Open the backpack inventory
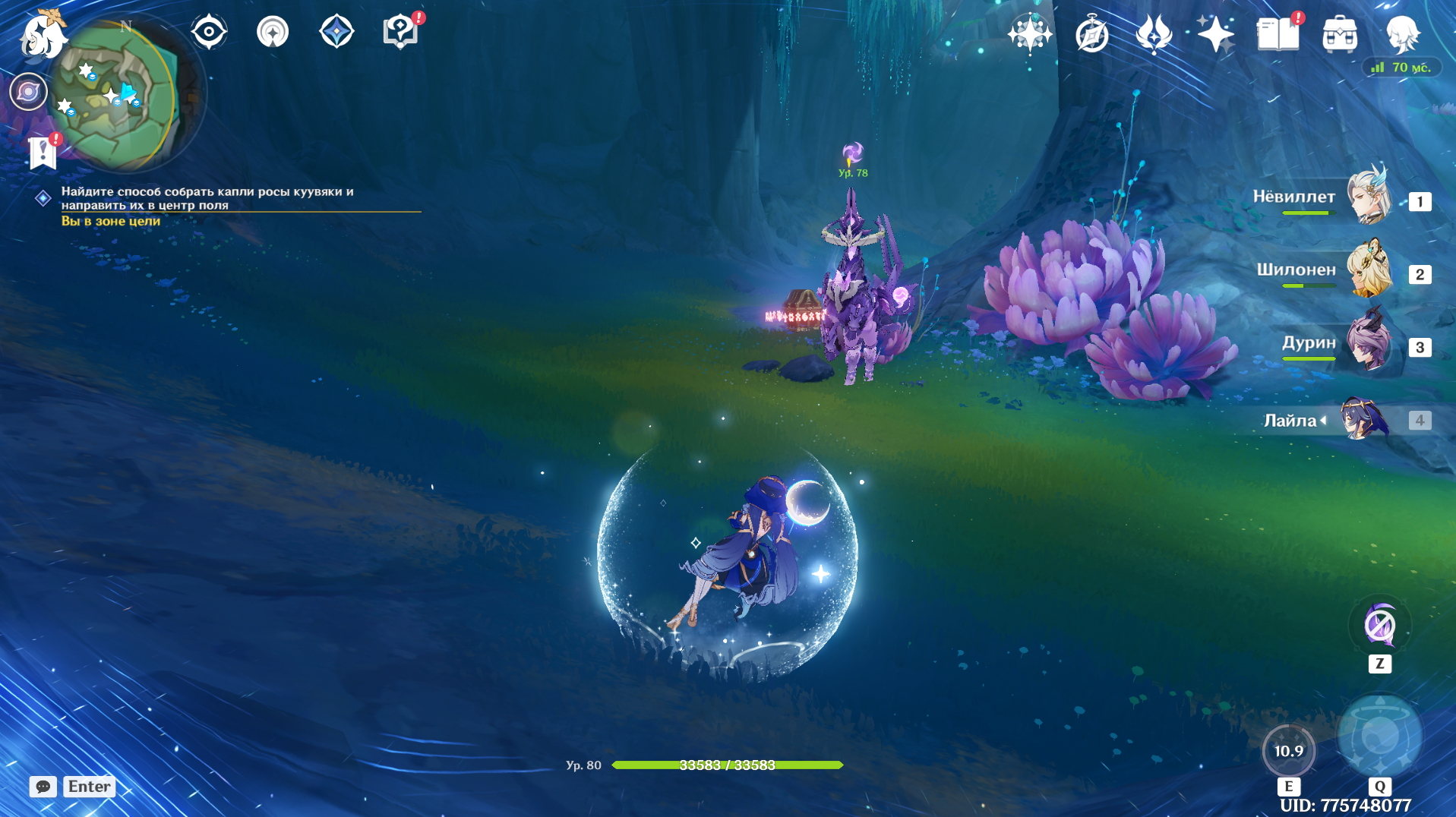Viewport: 1456px width, 817px height. click(1340, 35)
